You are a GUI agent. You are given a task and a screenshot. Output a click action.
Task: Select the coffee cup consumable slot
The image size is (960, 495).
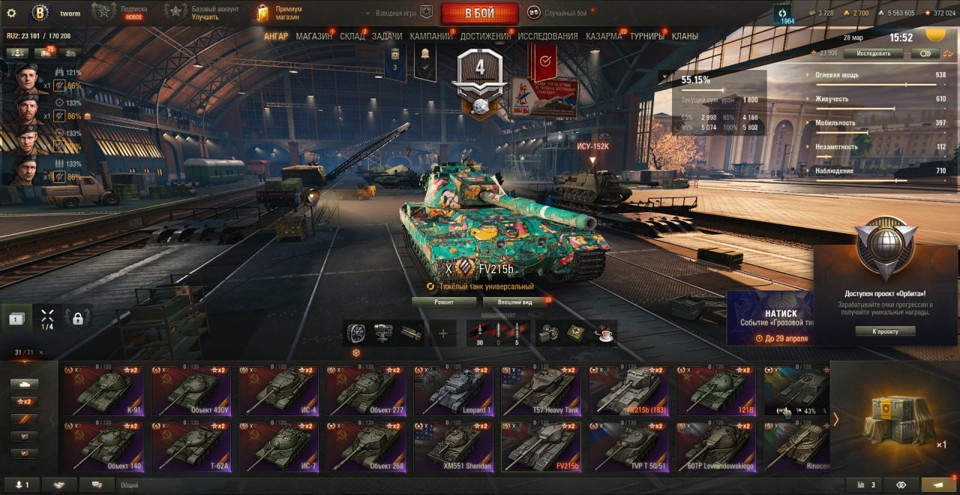(603, 333)
